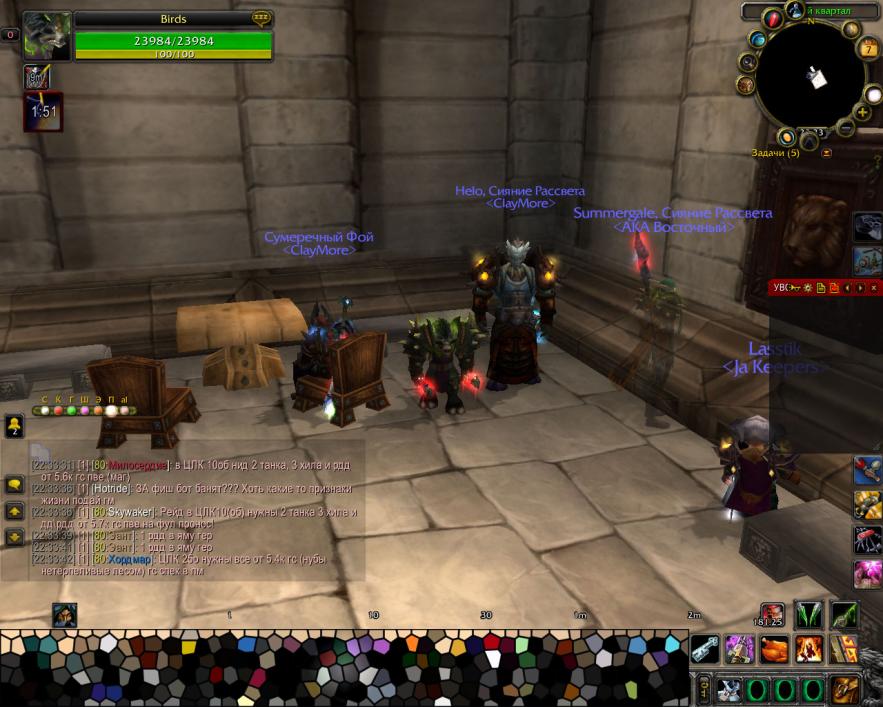Click the golden fist ability icon

point(845,689)
